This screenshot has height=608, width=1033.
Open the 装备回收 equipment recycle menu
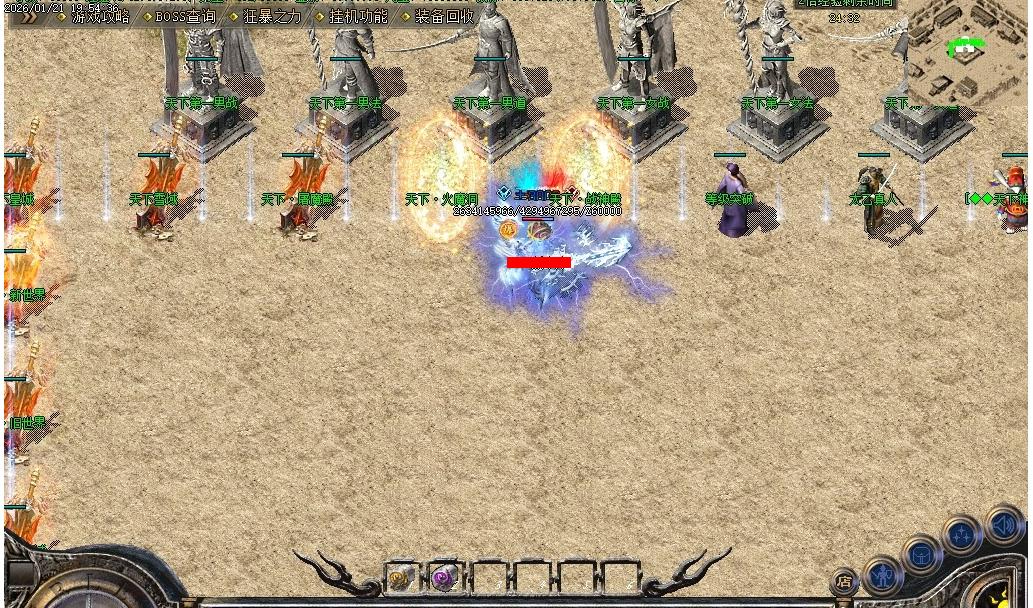pyautogui.click(x=445, y=17)
